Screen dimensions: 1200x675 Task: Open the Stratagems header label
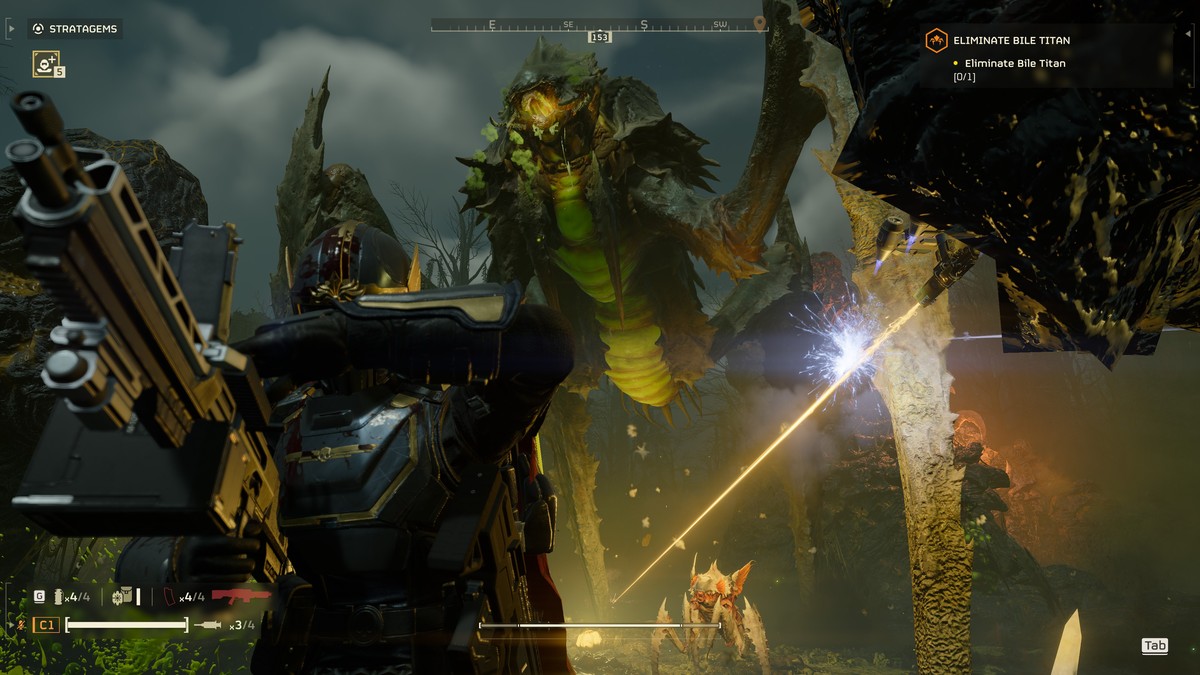click(x=76, y=29)
